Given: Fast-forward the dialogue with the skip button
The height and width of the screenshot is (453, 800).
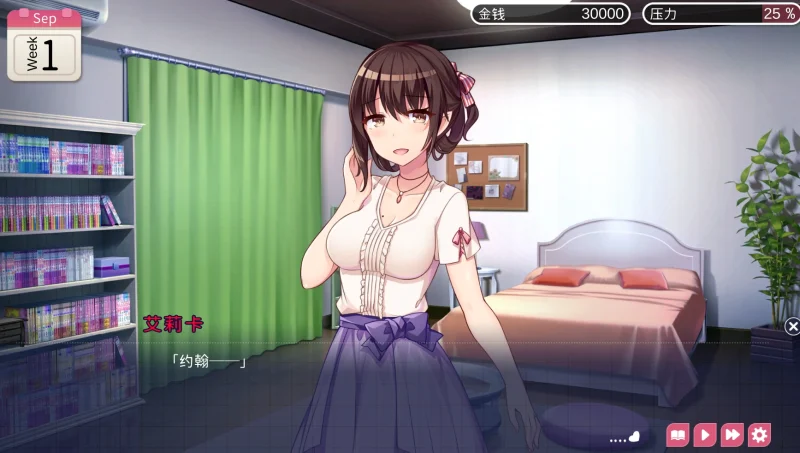Looking at the screenshot, I should [732, 435].
